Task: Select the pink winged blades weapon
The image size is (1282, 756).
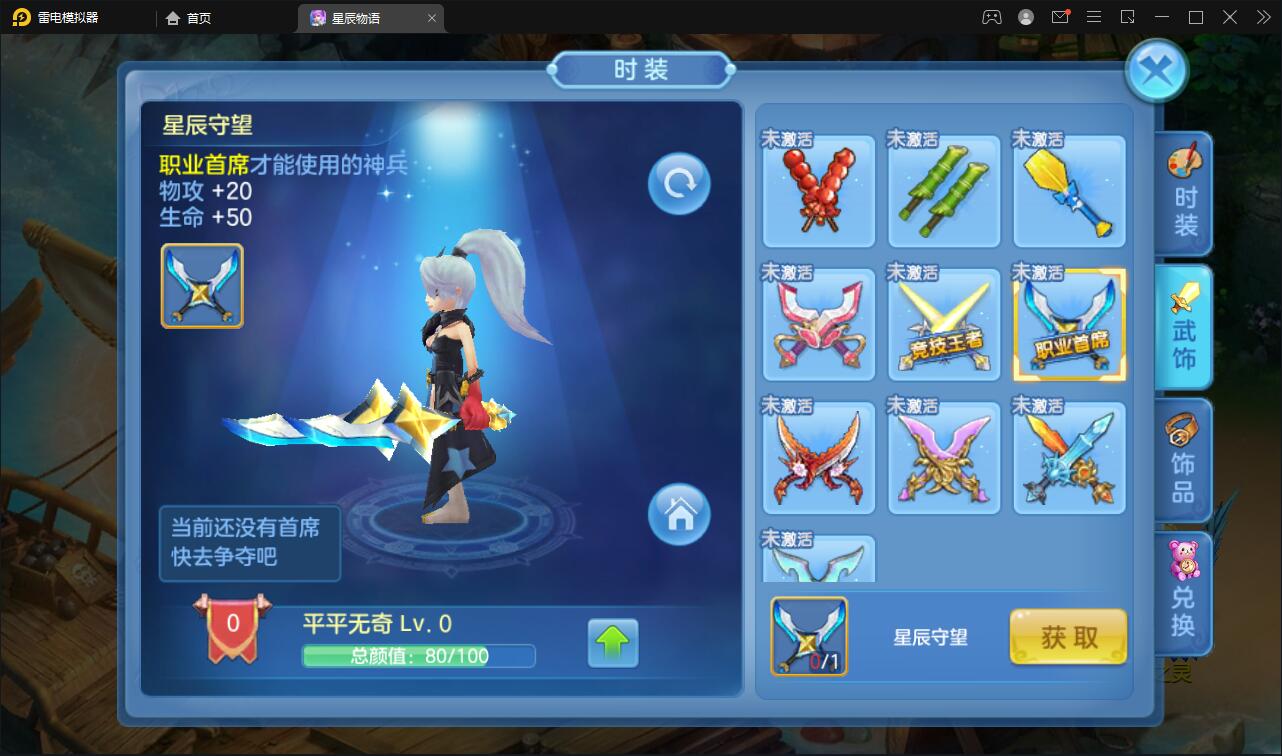Action: (819, 323)
